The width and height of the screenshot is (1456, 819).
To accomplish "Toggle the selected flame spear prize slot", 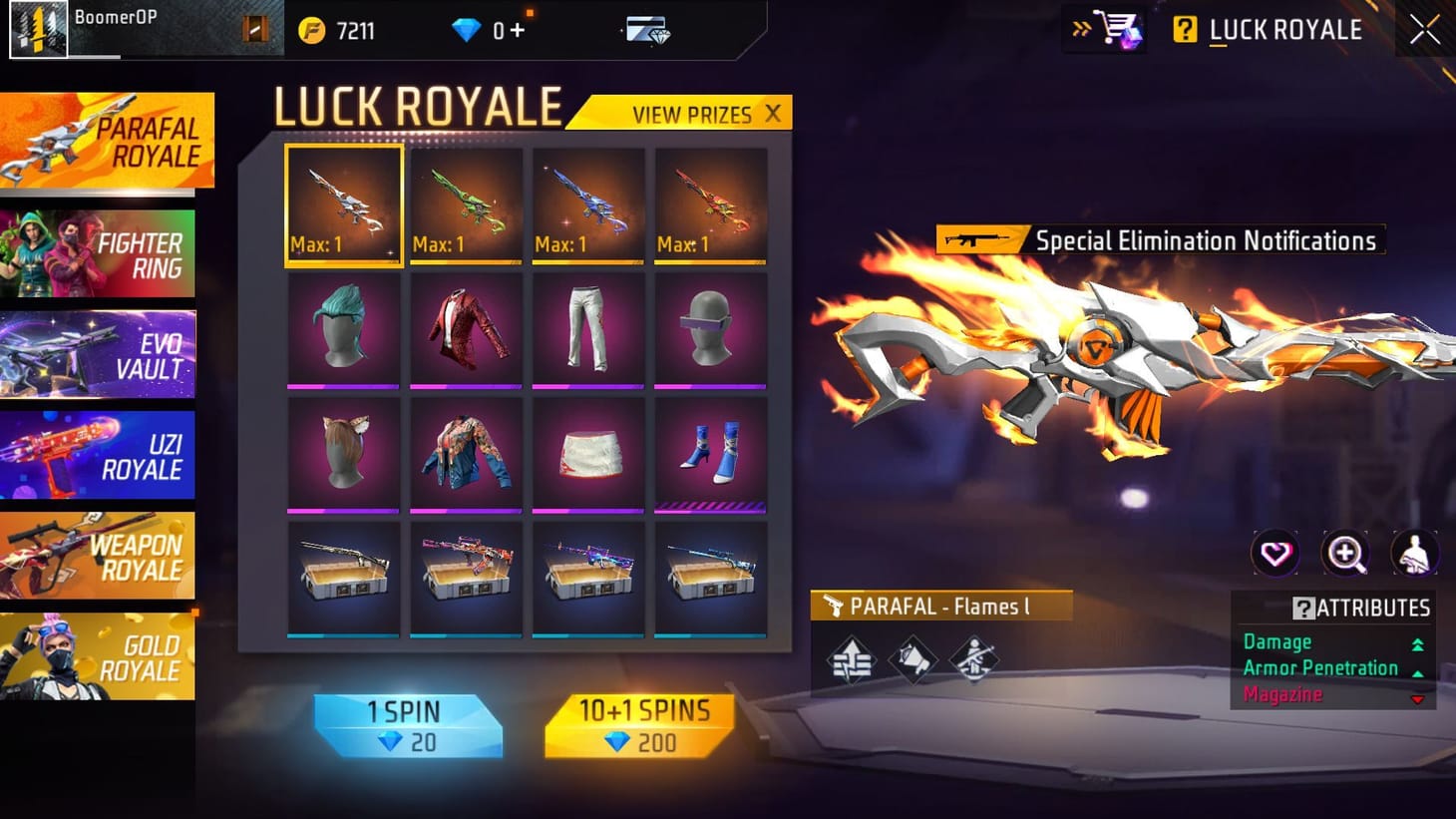I will (343, 205).
